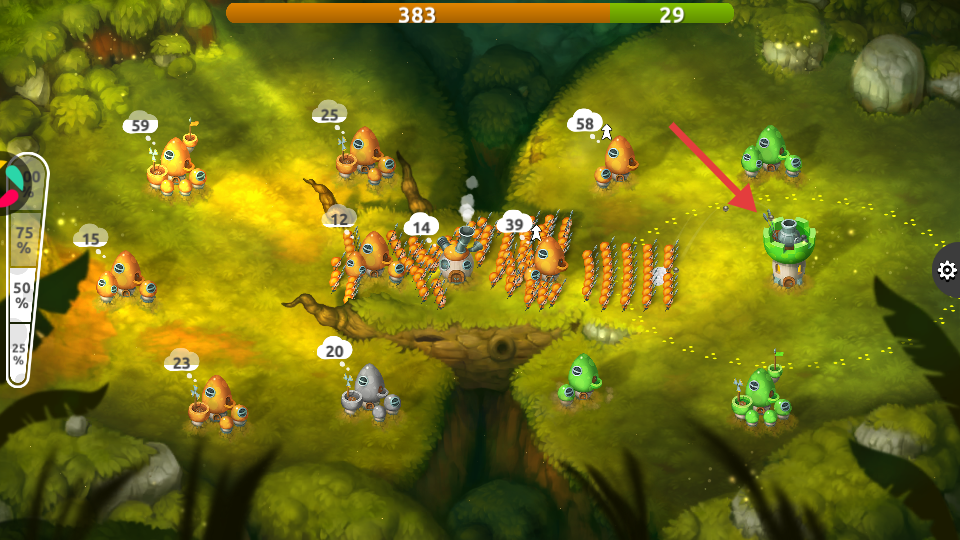The width and height of the screenshot is (960, 540).
Task: Open the settings gear menu
Action: 946,270
